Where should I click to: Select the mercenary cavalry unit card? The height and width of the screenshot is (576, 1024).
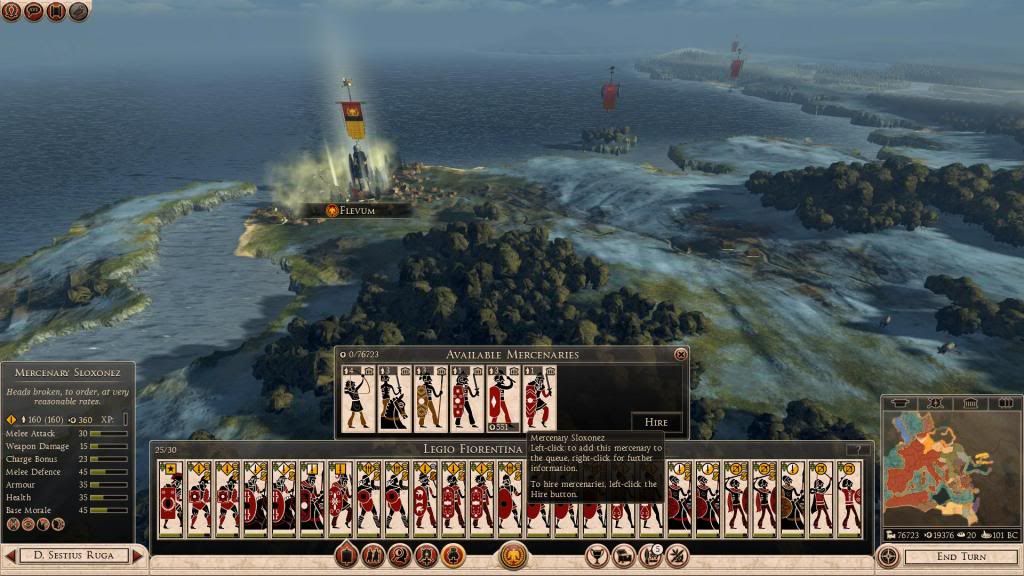394,399
